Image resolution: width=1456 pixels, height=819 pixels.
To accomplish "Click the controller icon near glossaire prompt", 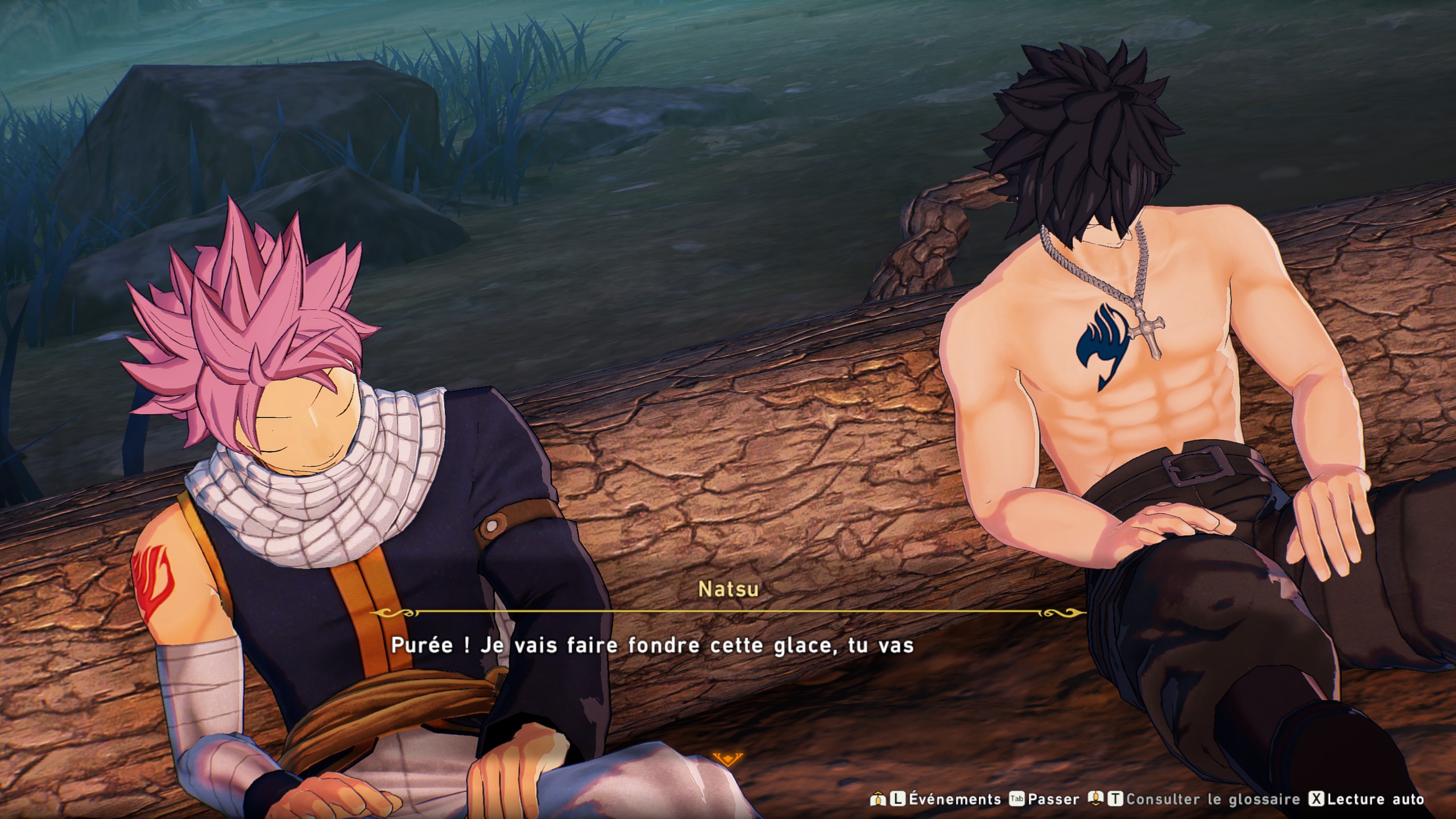I will [1097, 798].
